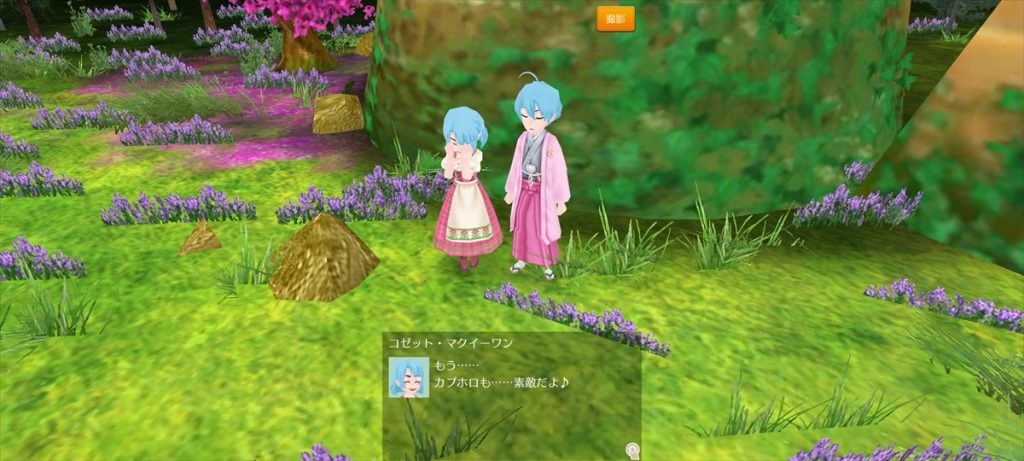The width and height of the screenshot is (1024, 461).
Task: Click the dialogue advance icon in the text box
Action: tap(632, 451)
